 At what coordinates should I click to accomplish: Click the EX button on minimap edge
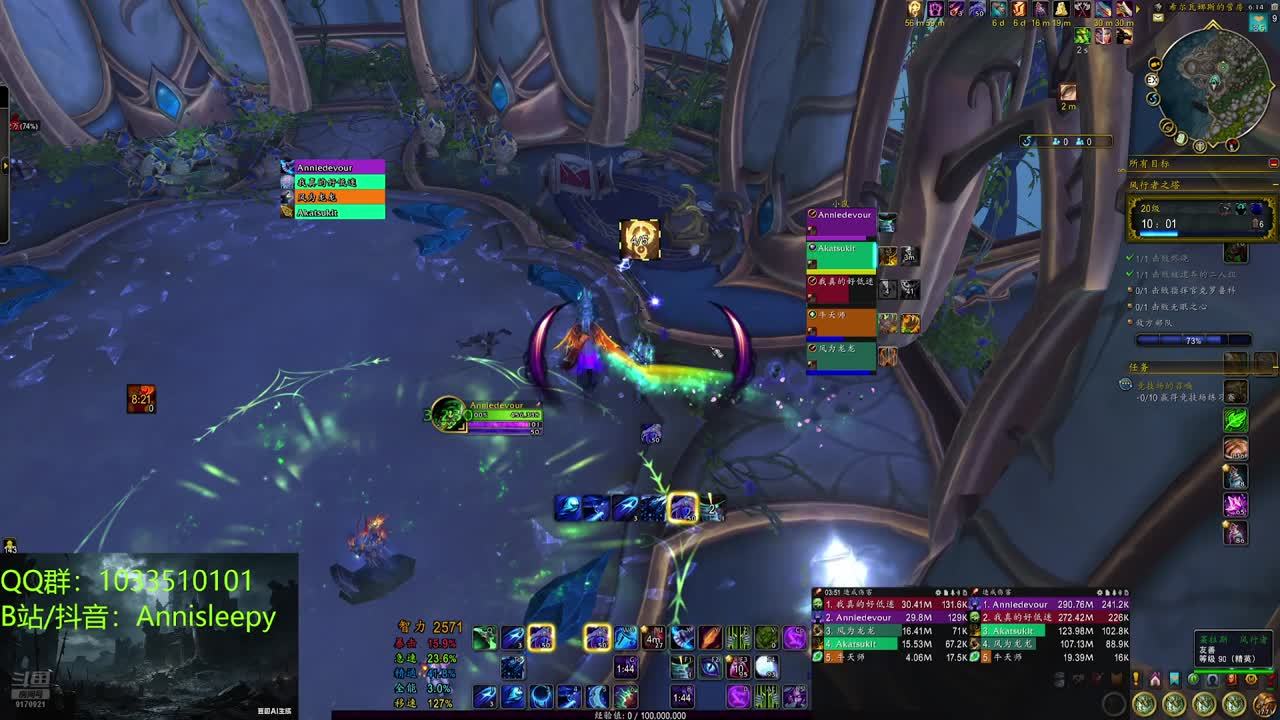(x=1153, y=79)
